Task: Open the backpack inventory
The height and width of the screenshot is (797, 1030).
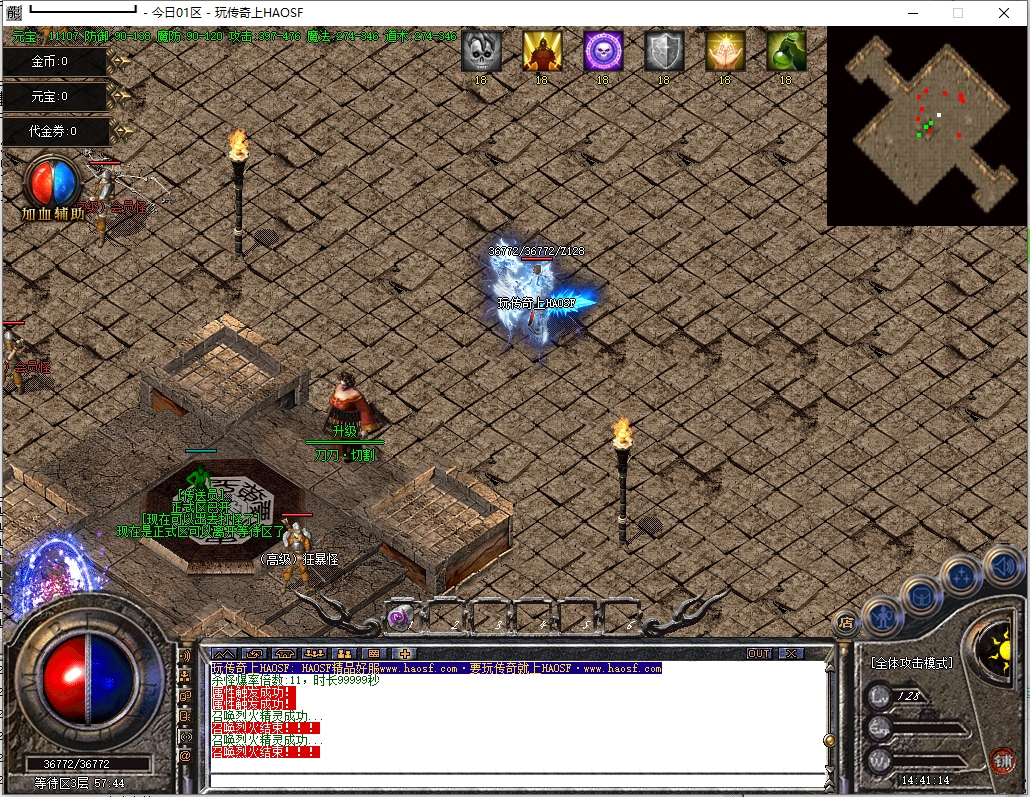Action: click(x=921, y=596)
